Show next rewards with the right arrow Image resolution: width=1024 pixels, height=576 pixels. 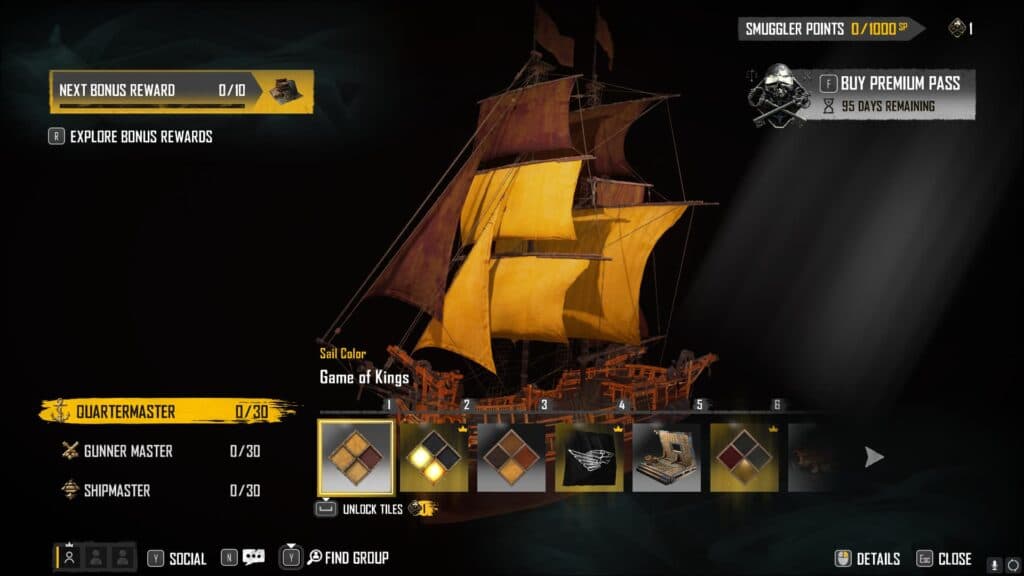click(874, 457)
